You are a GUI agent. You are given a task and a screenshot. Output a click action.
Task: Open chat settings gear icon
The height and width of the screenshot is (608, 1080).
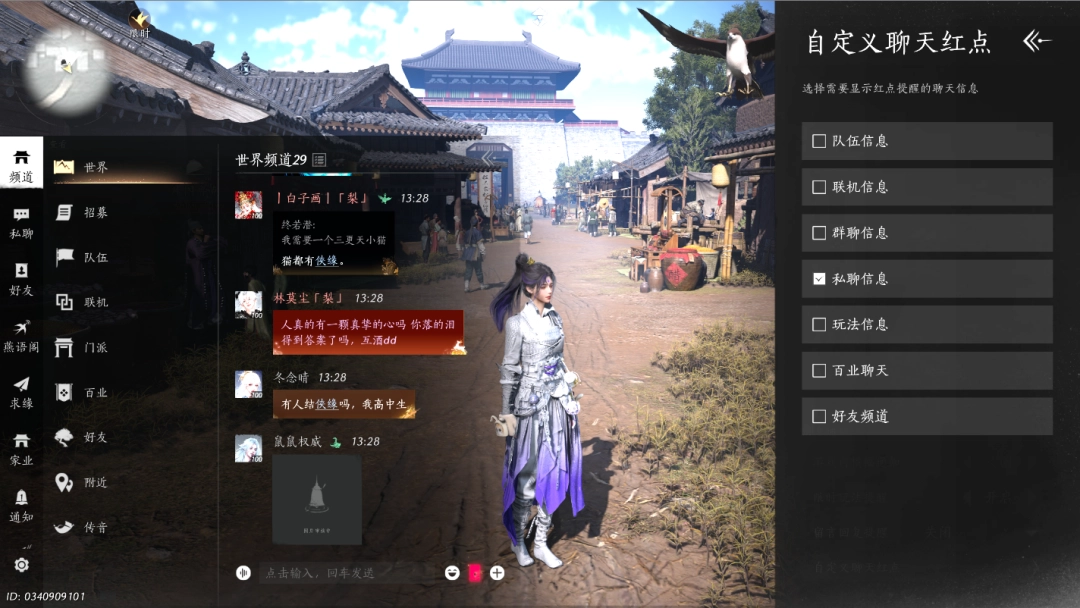click(21, 565)
